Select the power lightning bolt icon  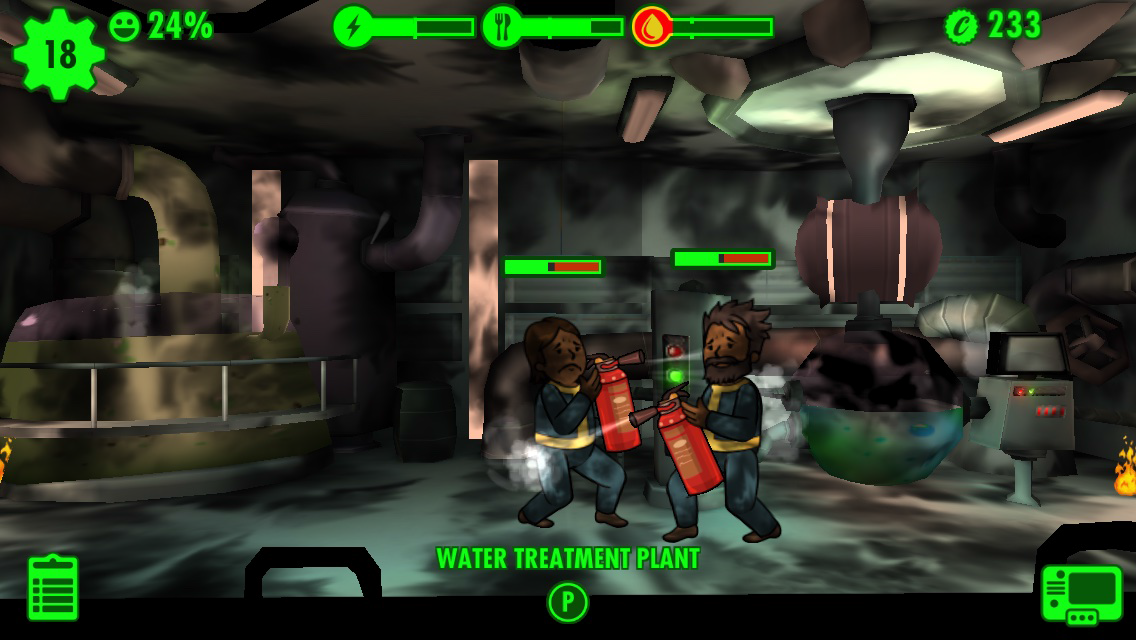tap(353, 27)
